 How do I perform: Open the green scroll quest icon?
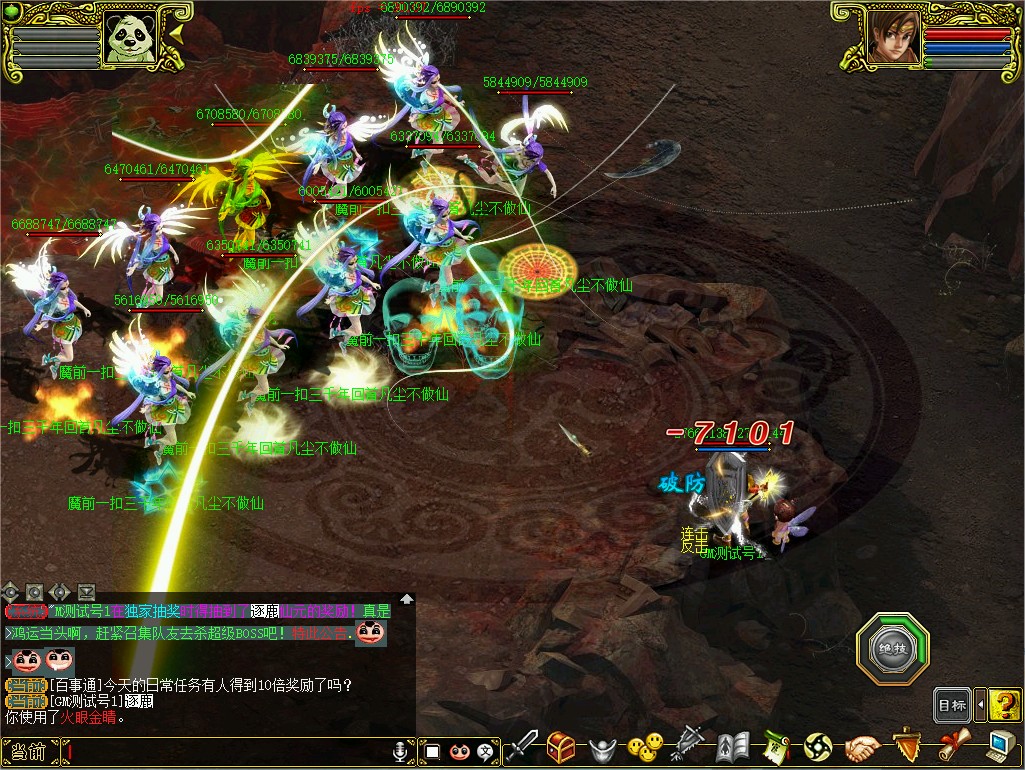coord(776,747)
